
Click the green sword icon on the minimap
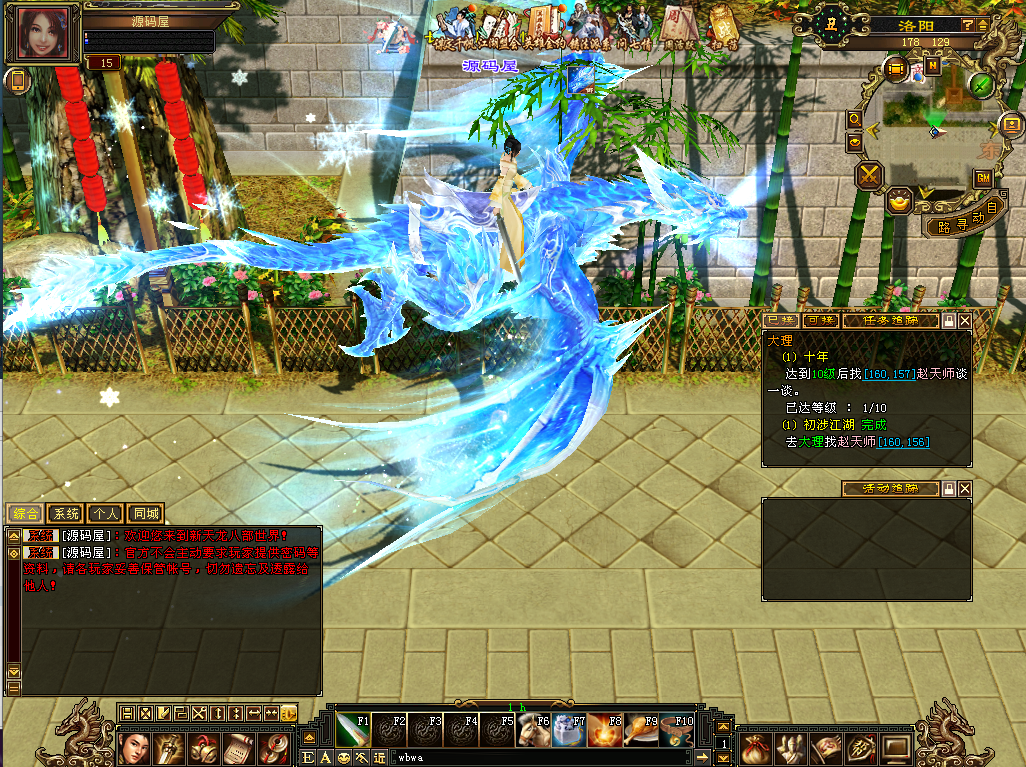(982, 85)
